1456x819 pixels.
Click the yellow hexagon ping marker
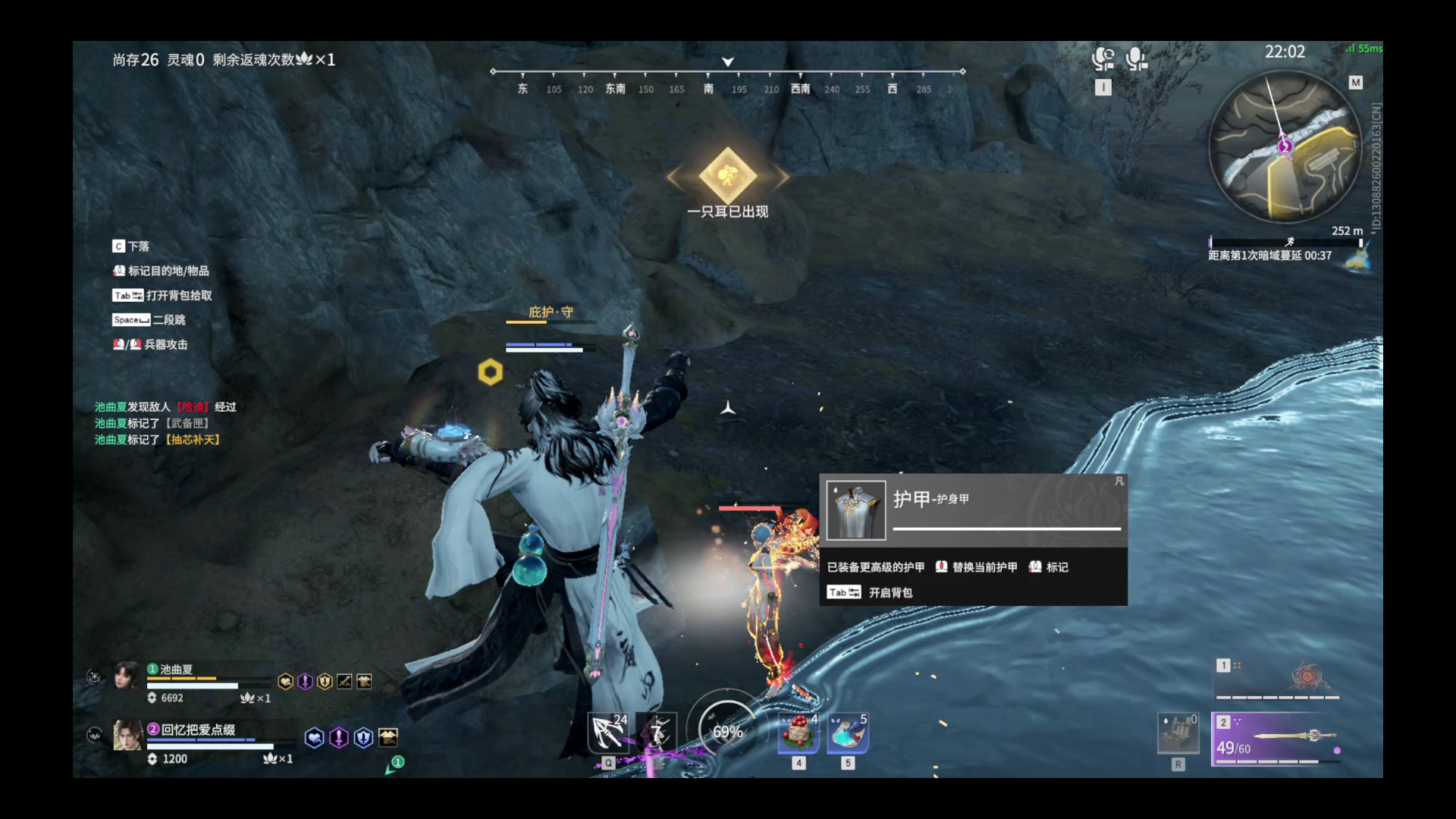(x=490, y=372)
